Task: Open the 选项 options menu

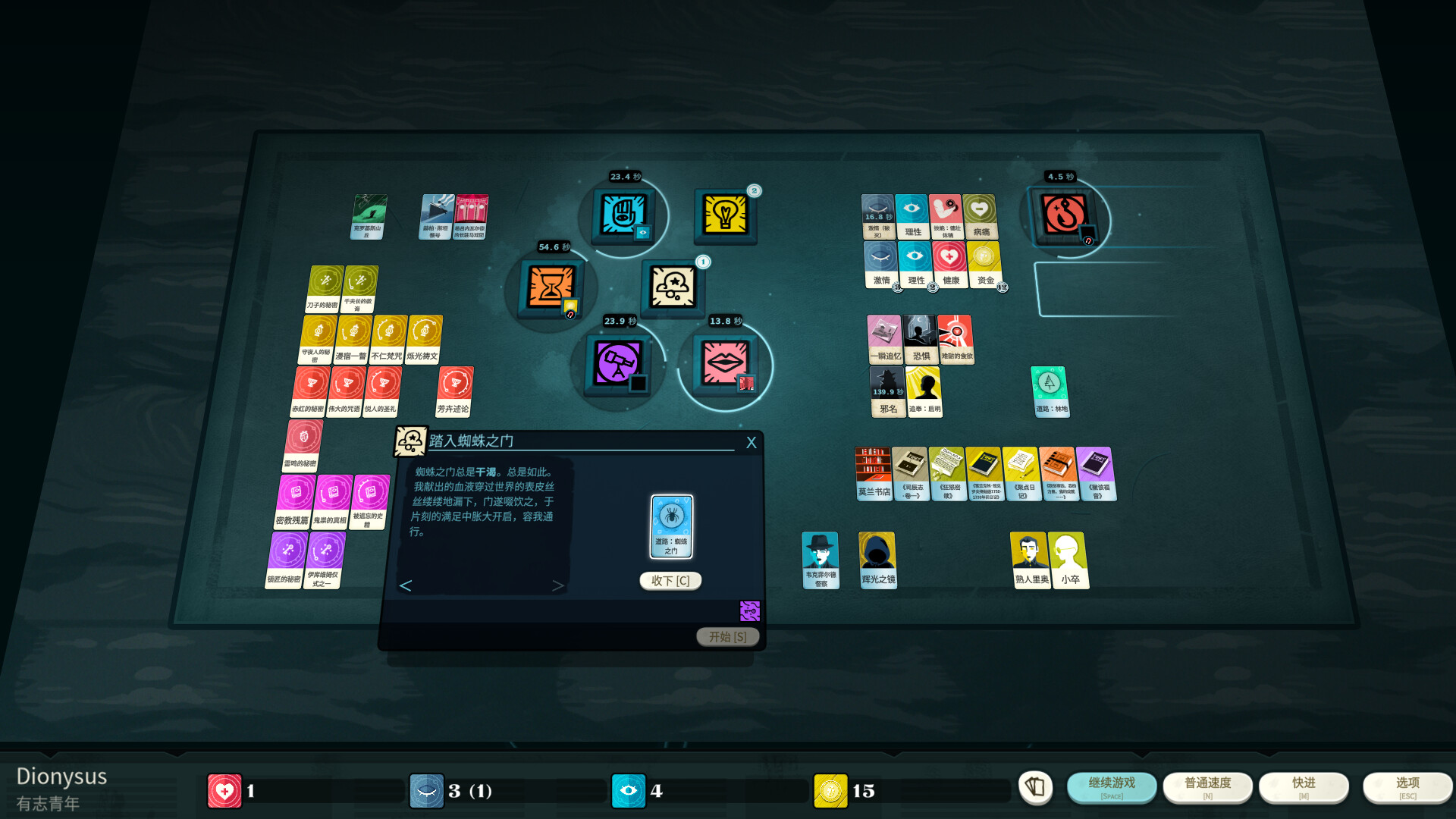Action: pyautogui.click(x=1407, y=787)
